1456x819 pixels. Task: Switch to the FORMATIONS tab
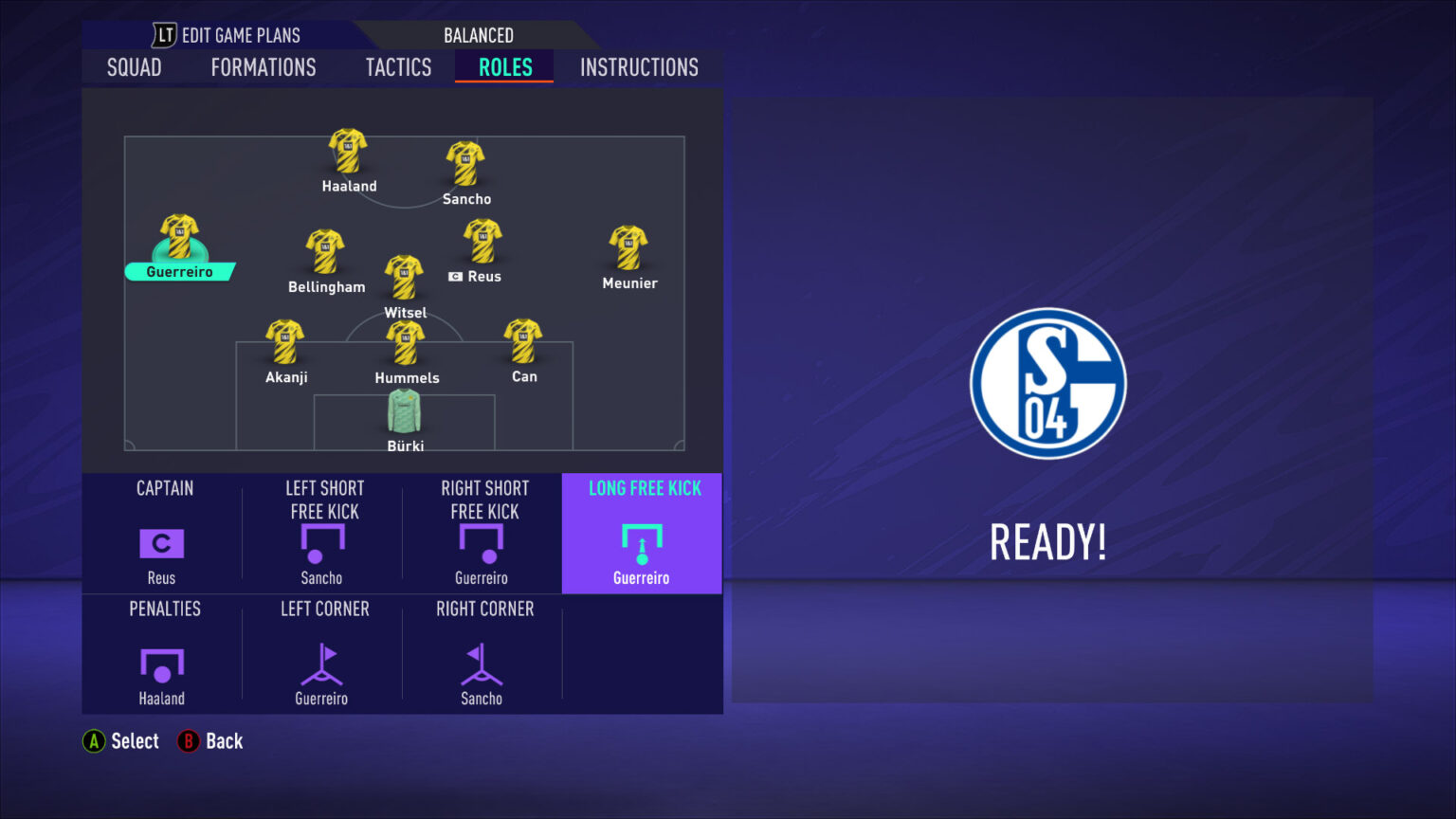(263, 66)
